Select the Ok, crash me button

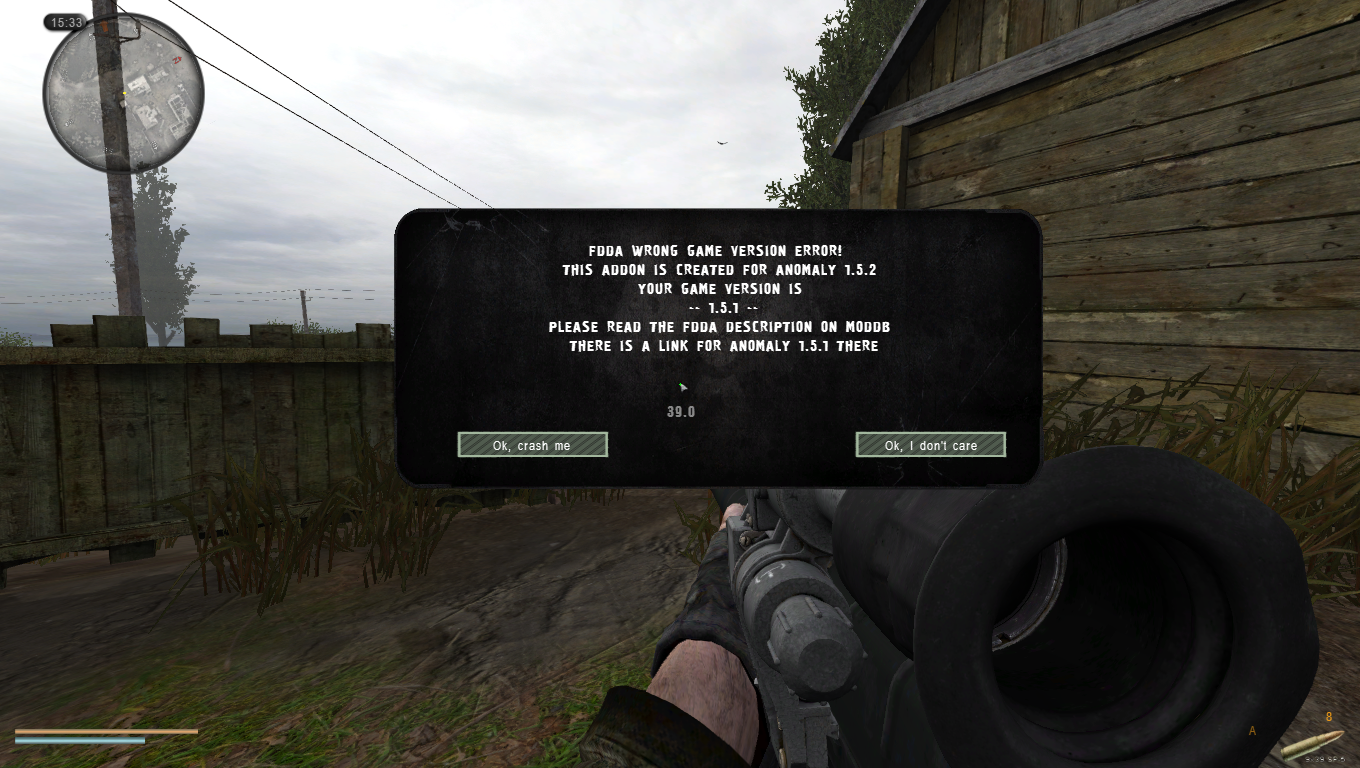click(x=532, y=444)
